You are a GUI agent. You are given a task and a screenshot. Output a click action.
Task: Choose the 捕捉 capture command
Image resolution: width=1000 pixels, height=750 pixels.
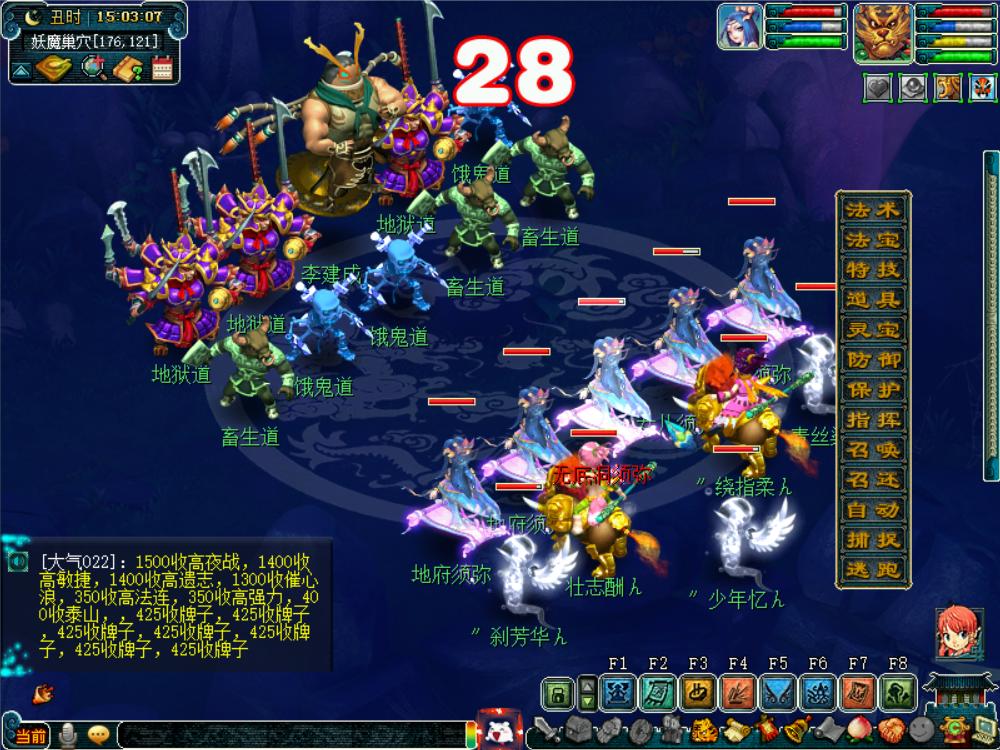click(x=873, y=540)
